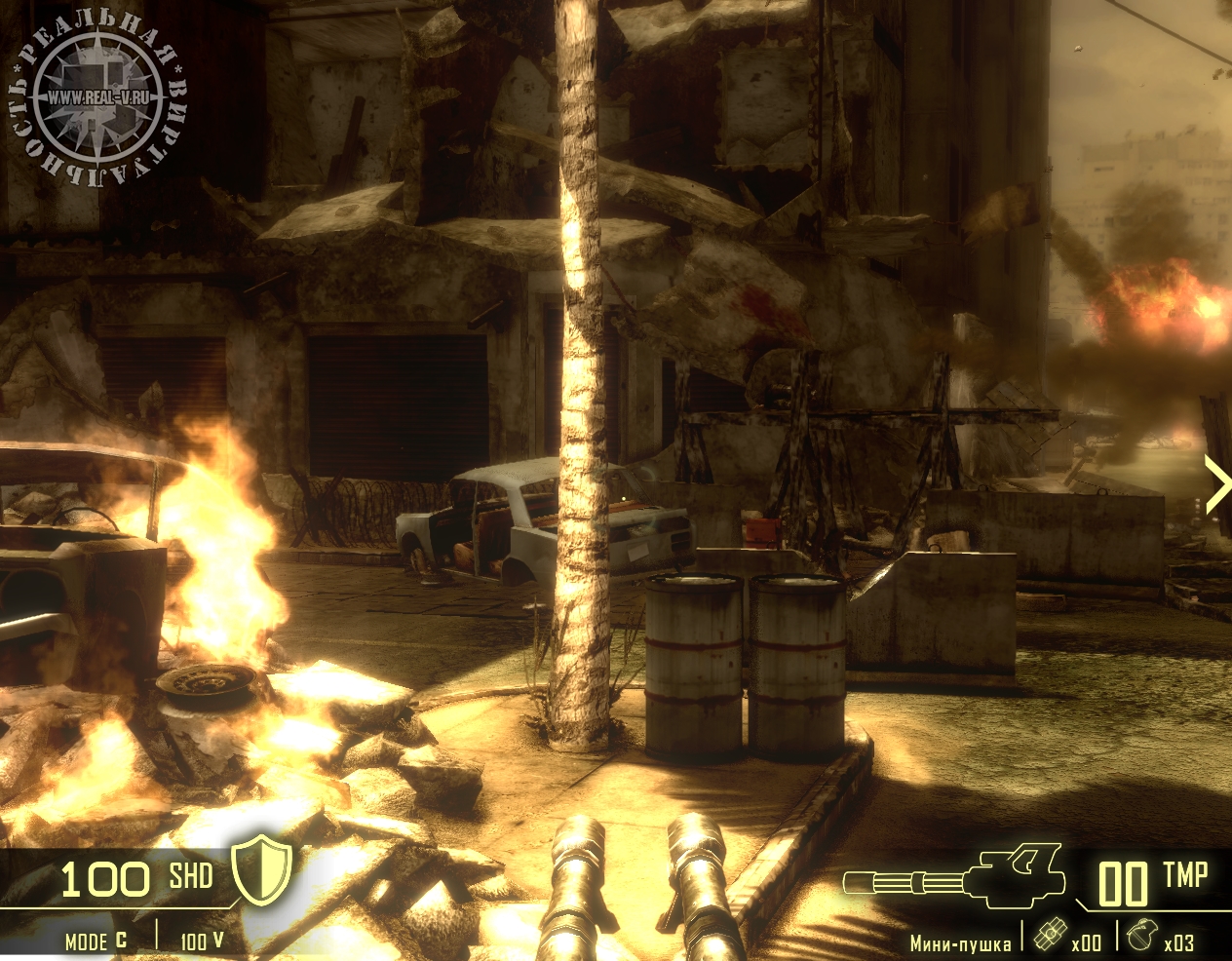Click the shield icon beside SHD

[x=262, y=868]
